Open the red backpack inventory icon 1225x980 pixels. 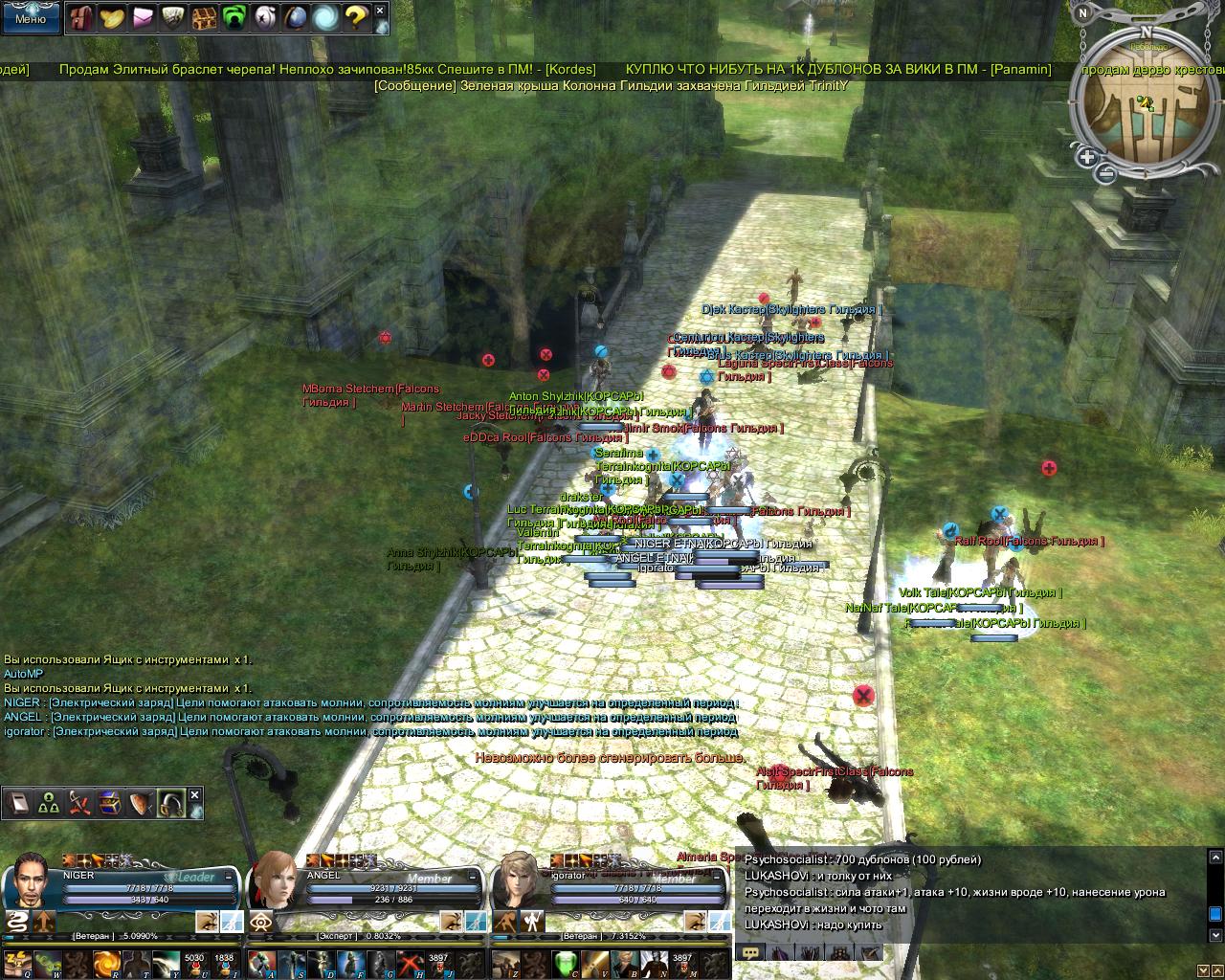[x=81, y=17]
